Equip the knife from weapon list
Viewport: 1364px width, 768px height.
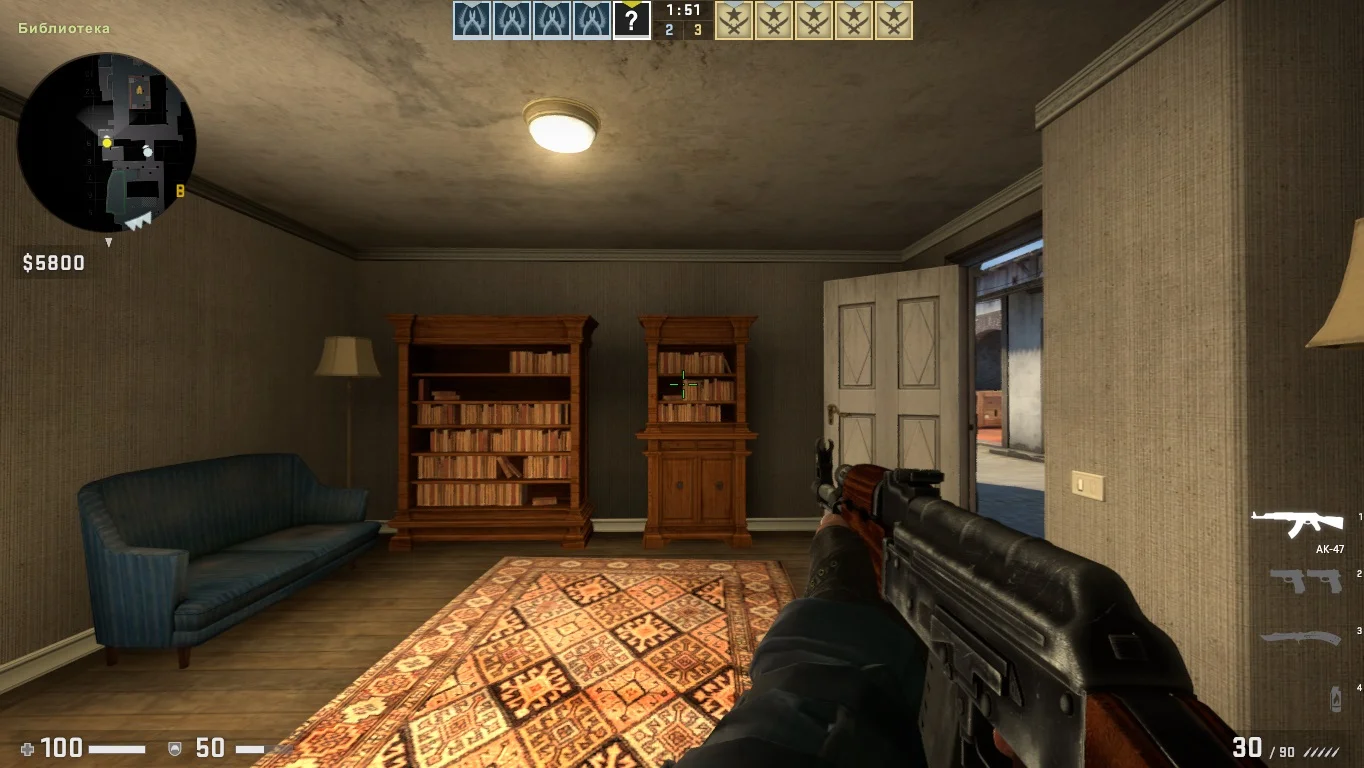tap(1299, 637)
